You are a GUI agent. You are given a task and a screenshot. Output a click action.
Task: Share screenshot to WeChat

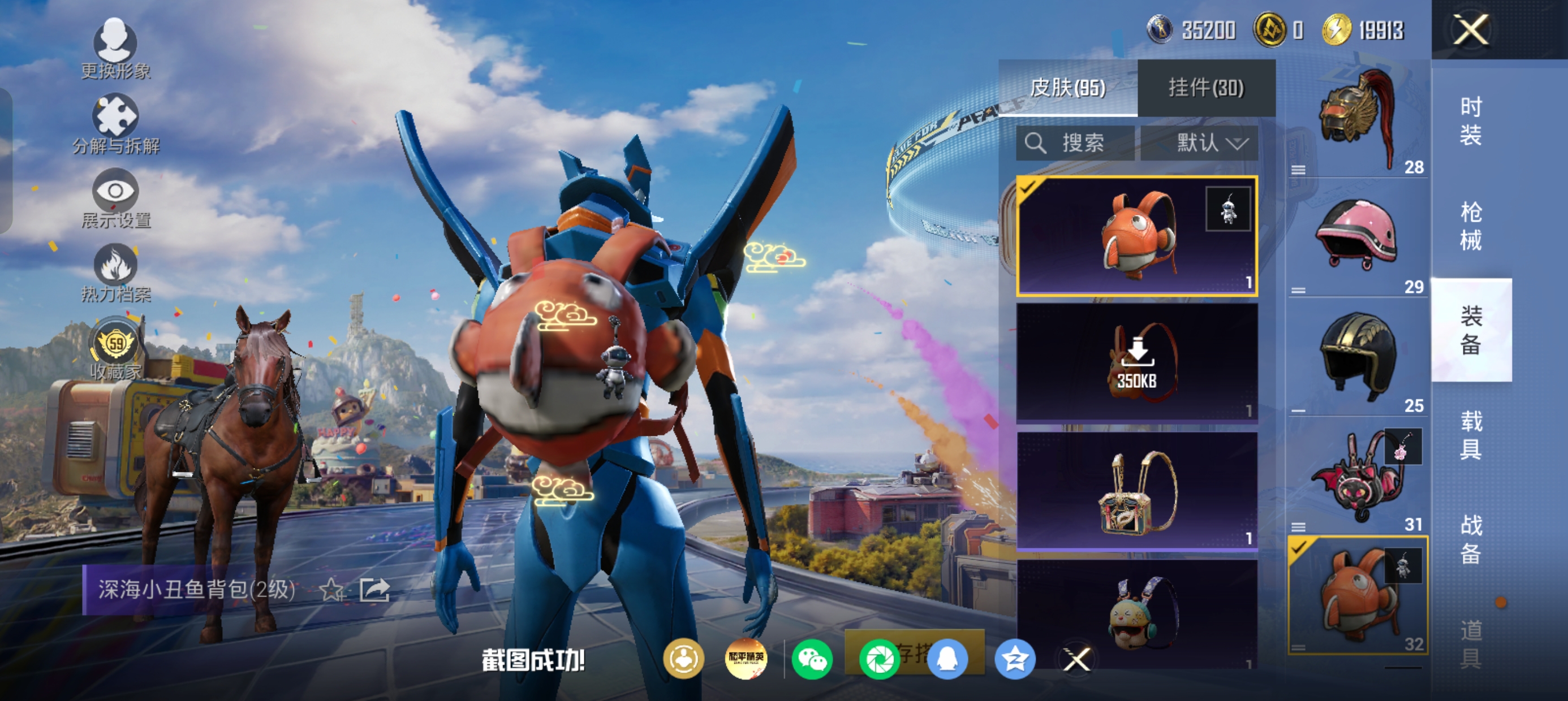pos(813,660)
